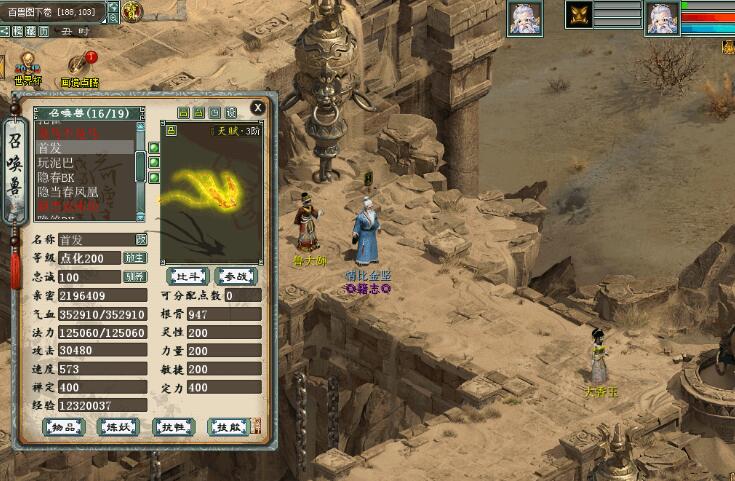Open the 世界杯 event icon
735x481 pixels.
[26, 68]
